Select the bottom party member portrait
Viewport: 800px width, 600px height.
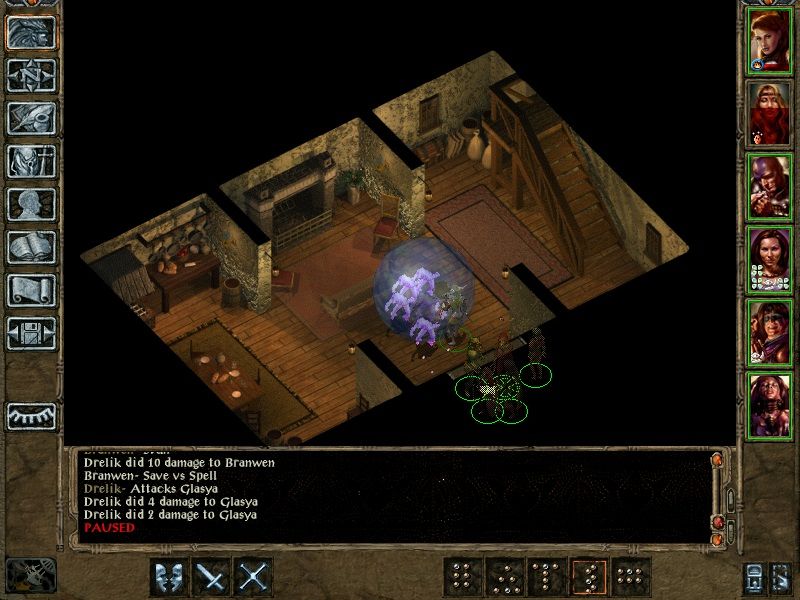pyautogui.click(x=769, y=405)
